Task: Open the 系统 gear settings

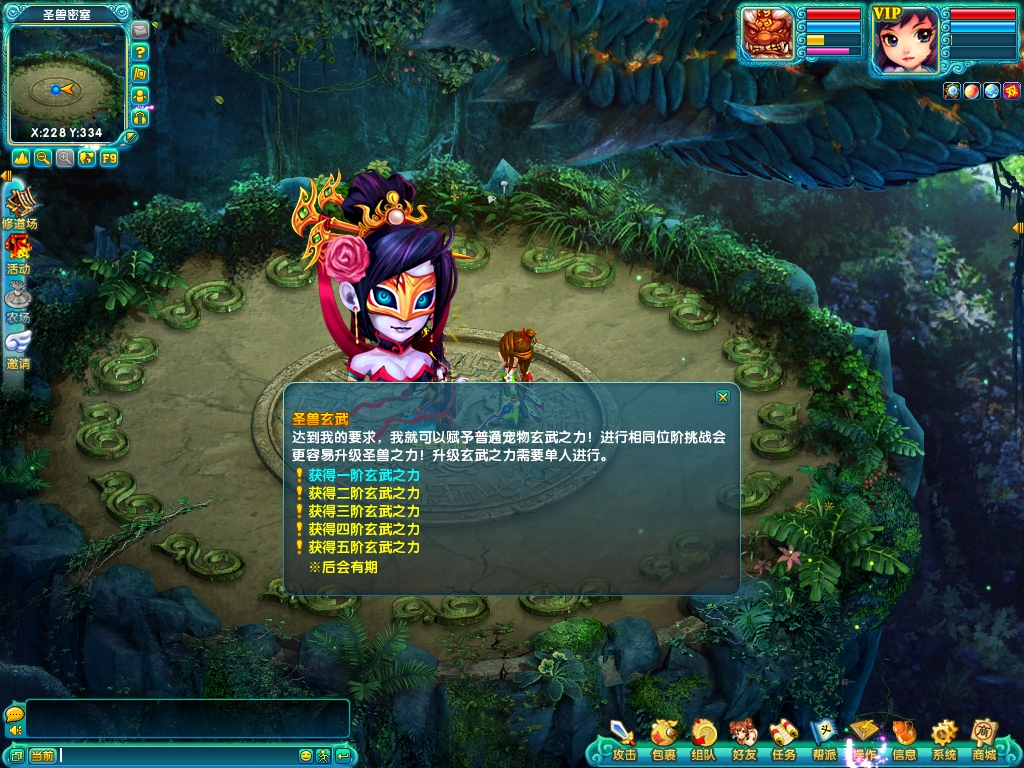Action: 944,740
